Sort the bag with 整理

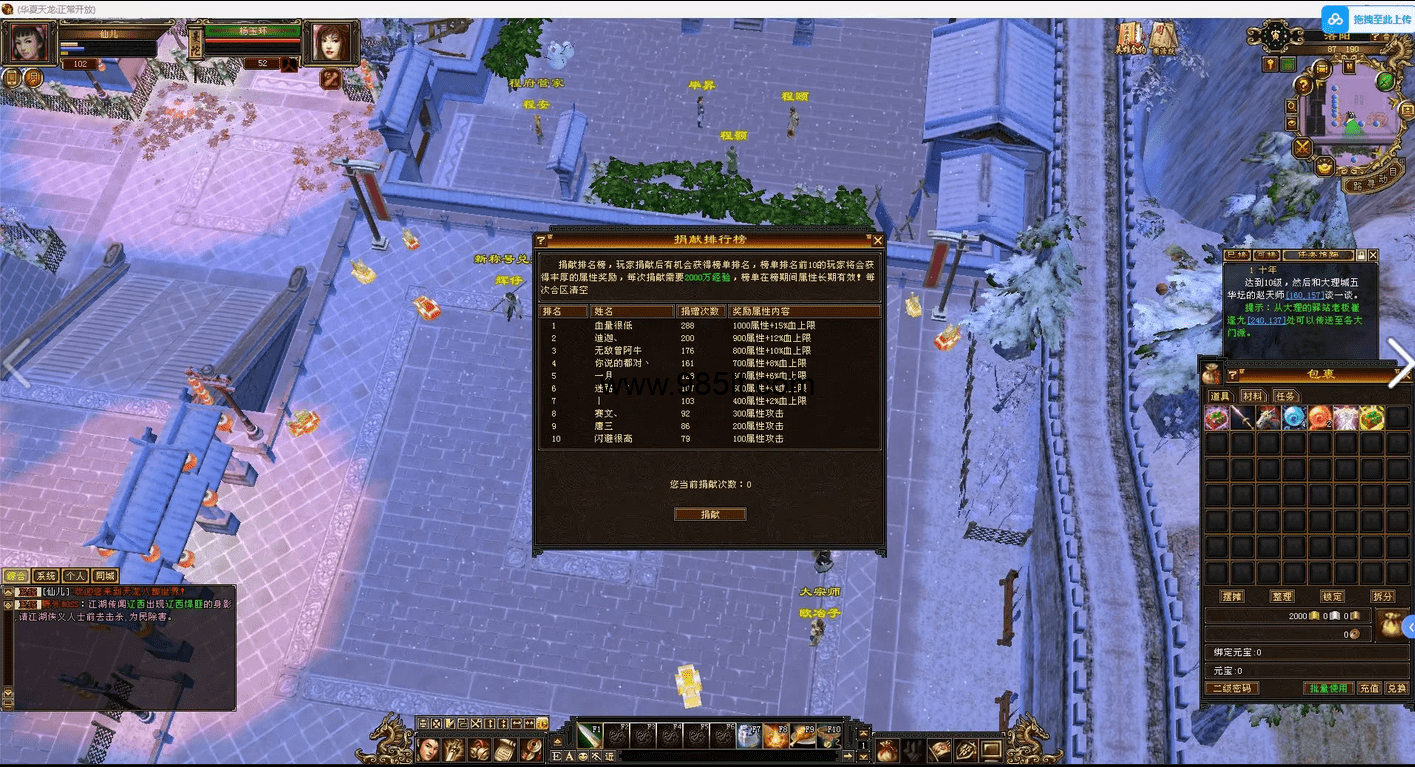tap(1282, 596)
